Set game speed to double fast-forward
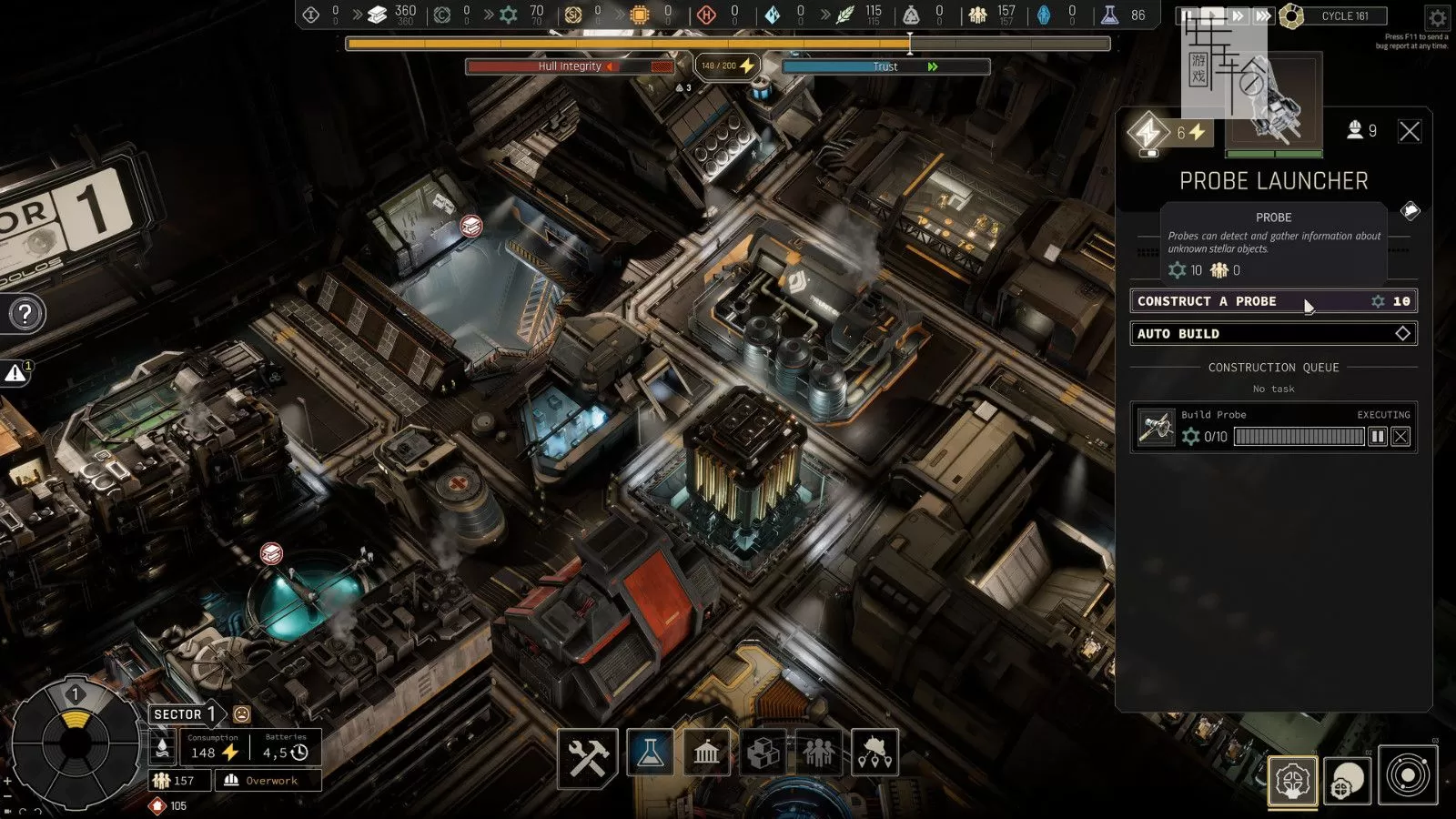This screenshot has width=1456, height=819. 1238,15
